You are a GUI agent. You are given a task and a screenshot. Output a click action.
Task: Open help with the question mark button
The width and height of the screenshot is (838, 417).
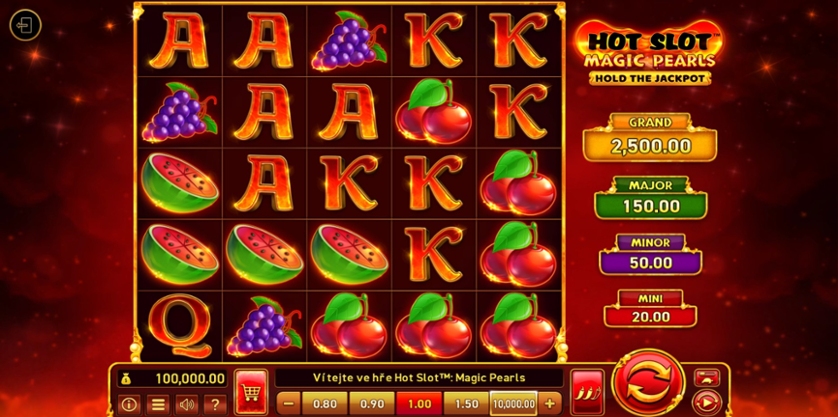(214, 404)
